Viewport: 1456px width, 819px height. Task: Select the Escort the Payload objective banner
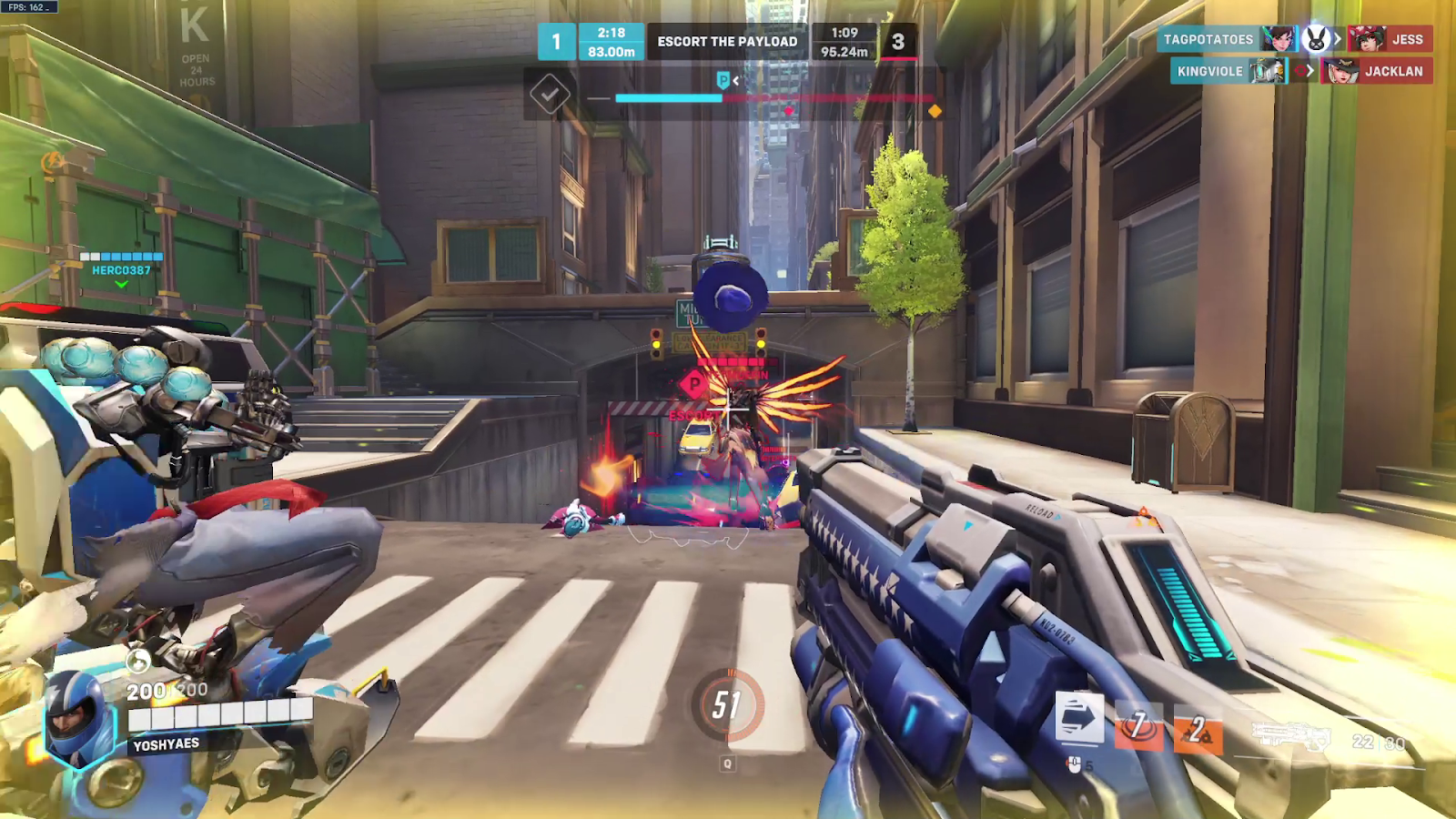727,42
